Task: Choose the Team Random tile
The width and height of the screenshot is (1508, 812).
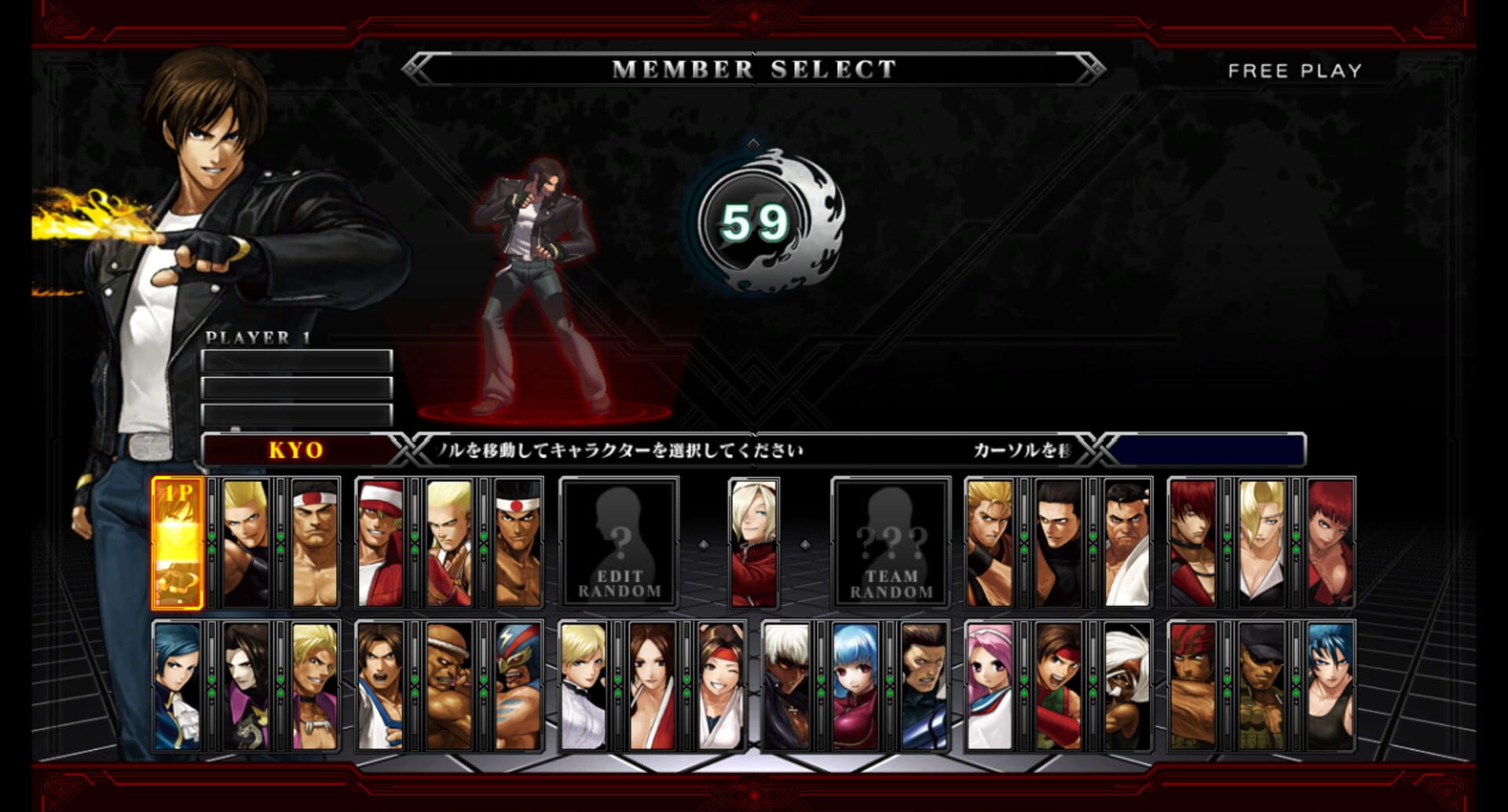Action: 891,543
